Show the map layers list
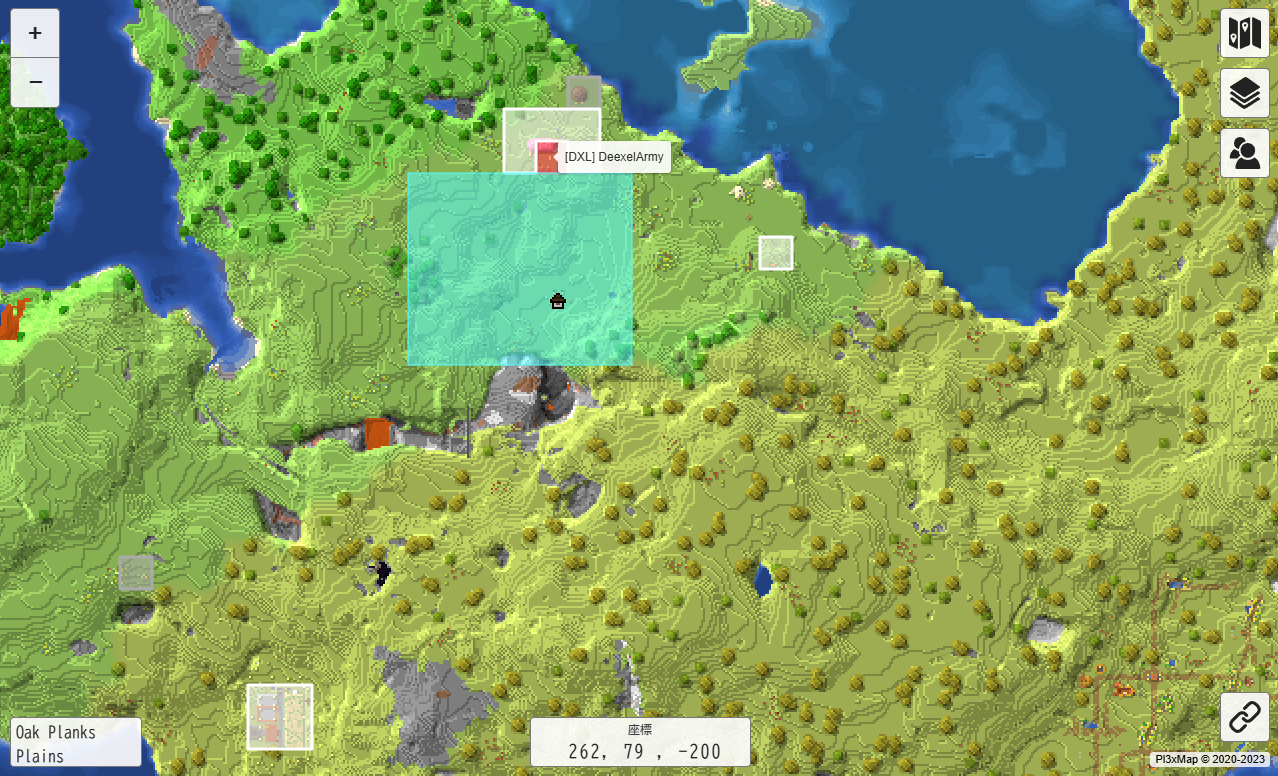This screenshot has height=776, width=1278. (1244, 94)
